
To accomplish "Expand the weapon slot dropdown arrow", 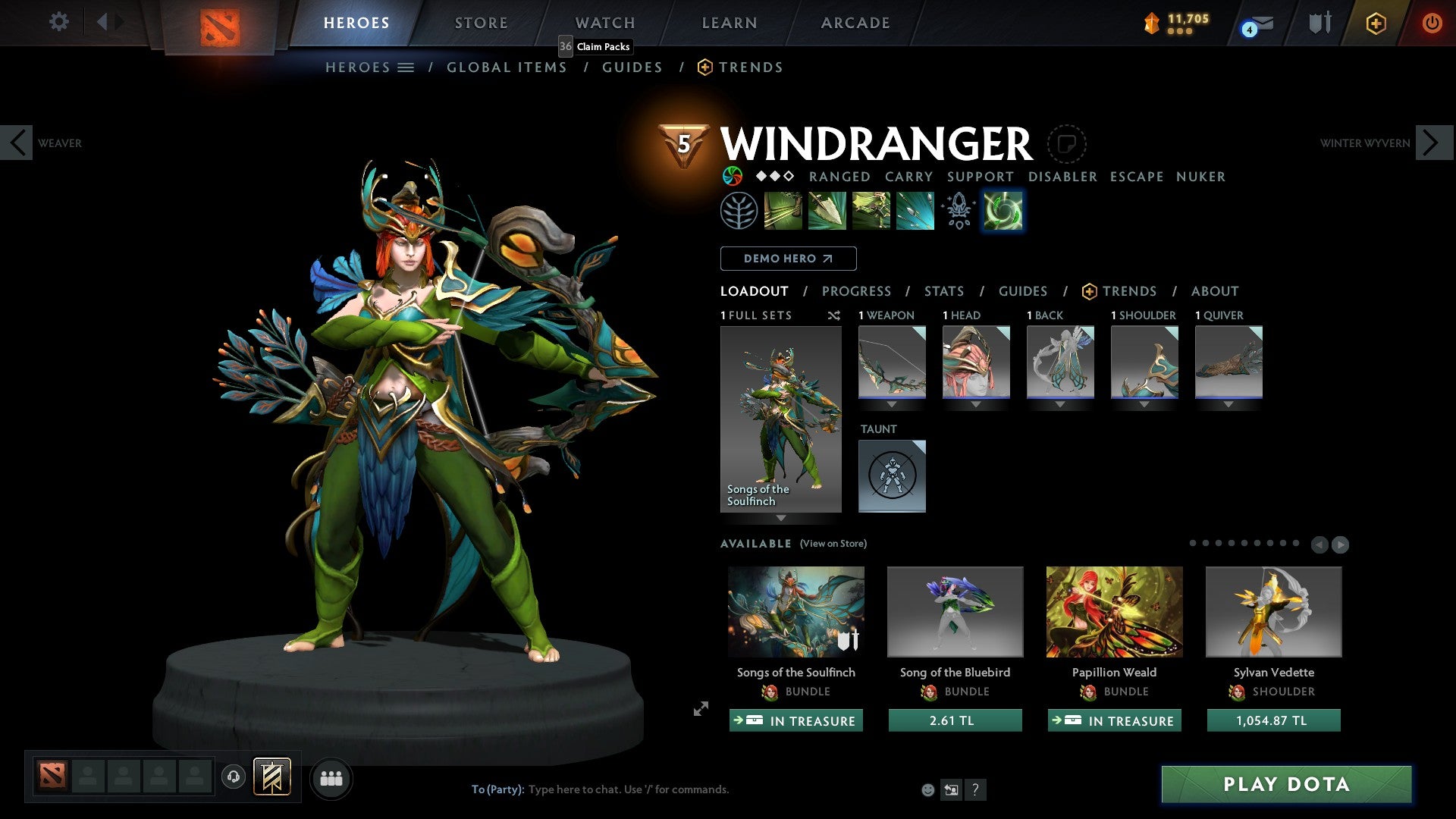I will click(893, 404).
